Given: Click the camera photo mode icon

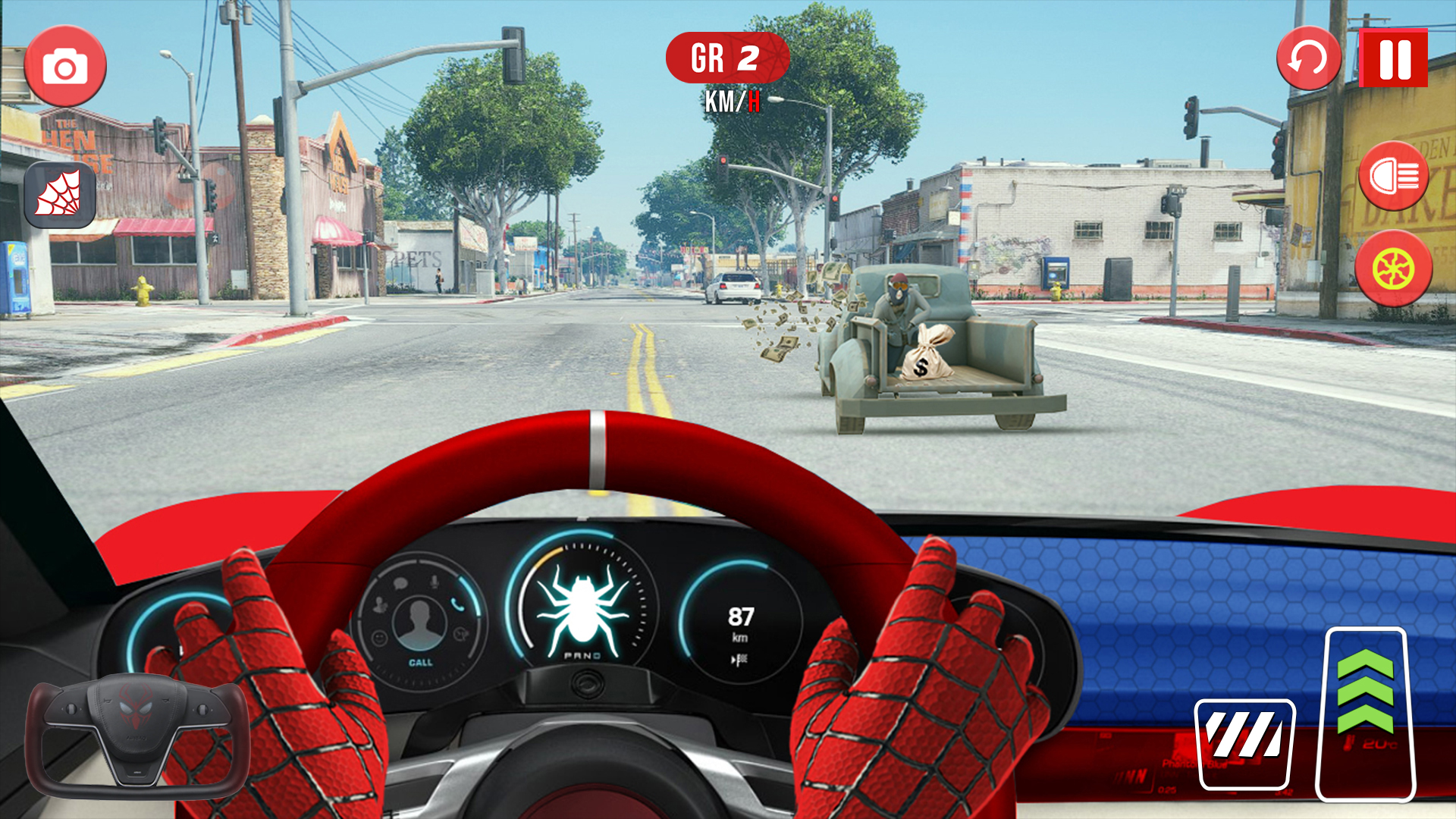Looking at the screenshot, I should click(x=67, y=64).
